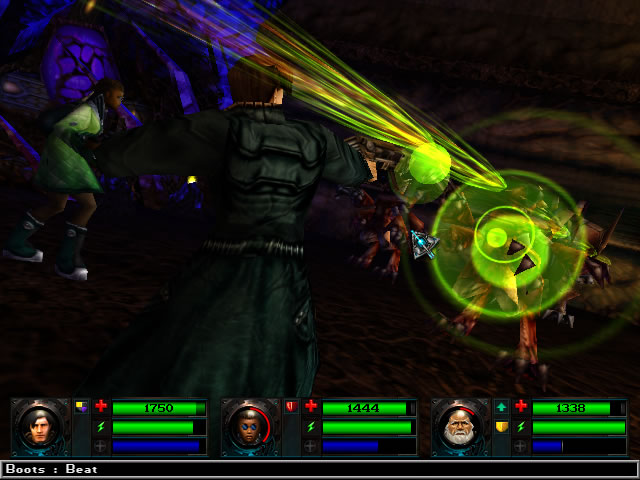
Task: Click the yellow and purple status icon
Action: point(82,407)
